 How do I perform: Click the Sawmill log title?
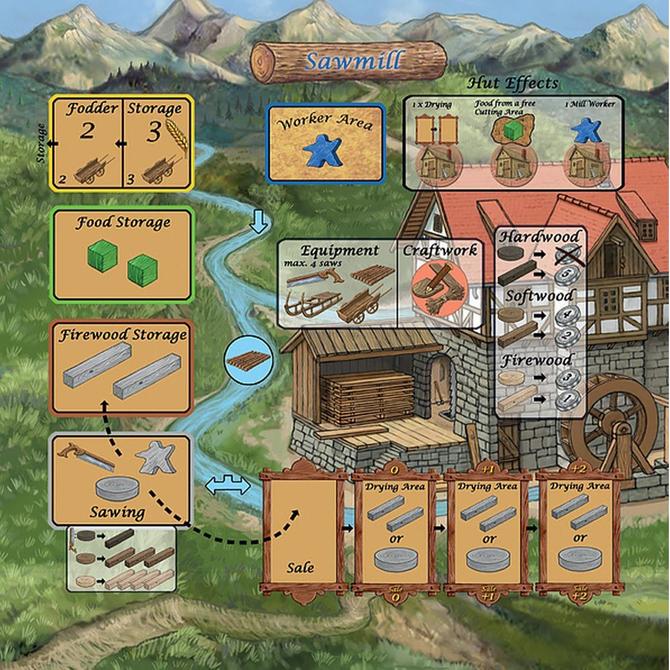[348, 62]
